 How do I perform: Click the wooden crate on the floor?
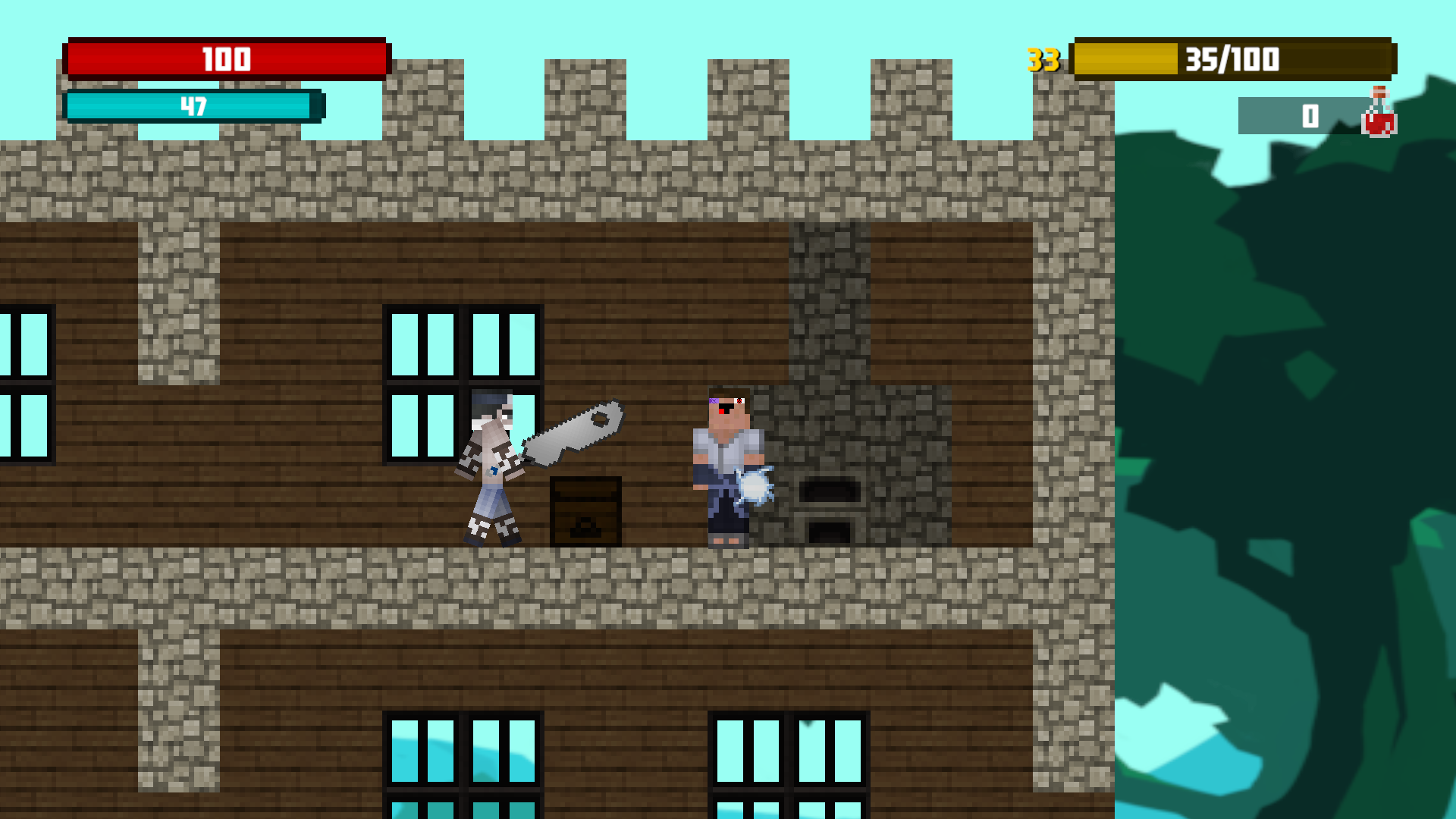tap(584, 512)
